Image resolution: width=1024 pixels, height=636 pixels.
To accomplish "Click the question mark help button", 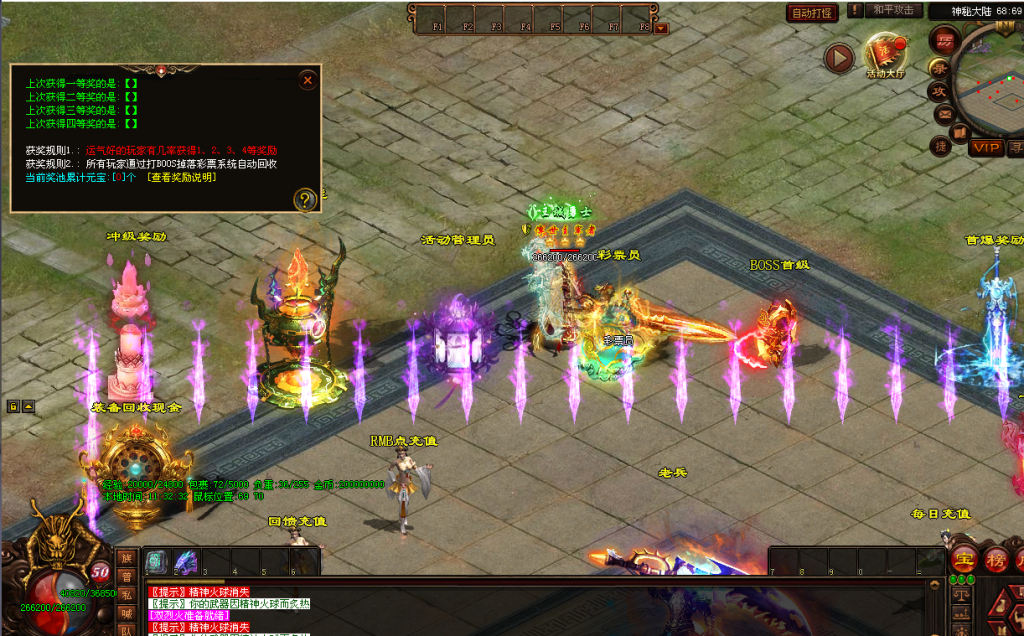I will [305, 199].
